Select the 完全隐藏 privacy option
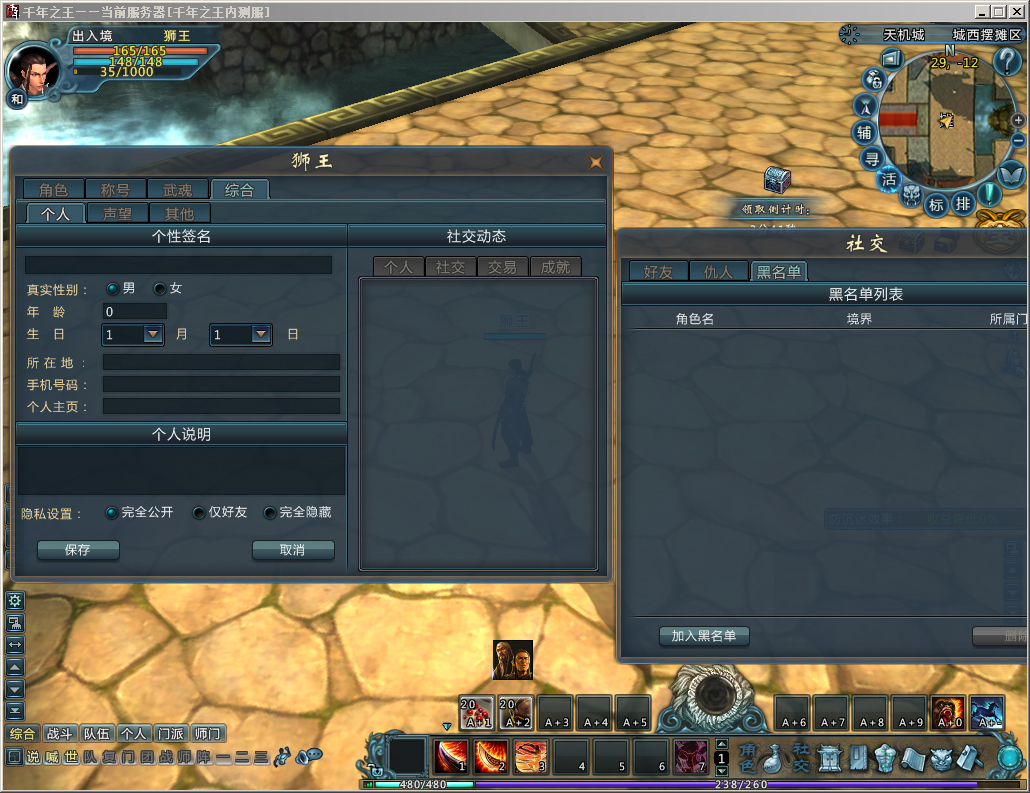 coord(270,513)
